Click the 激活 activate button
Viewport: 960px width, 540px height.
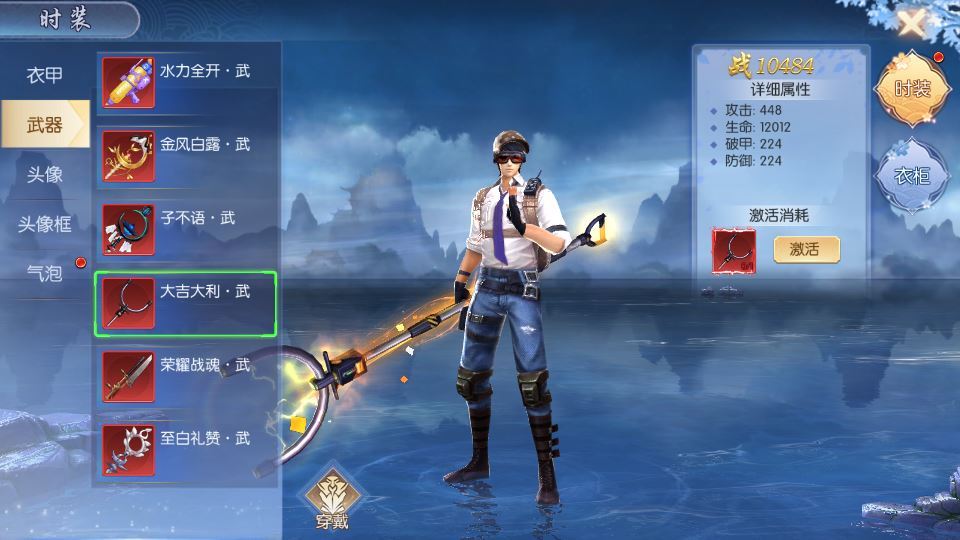tap(806, 249)
